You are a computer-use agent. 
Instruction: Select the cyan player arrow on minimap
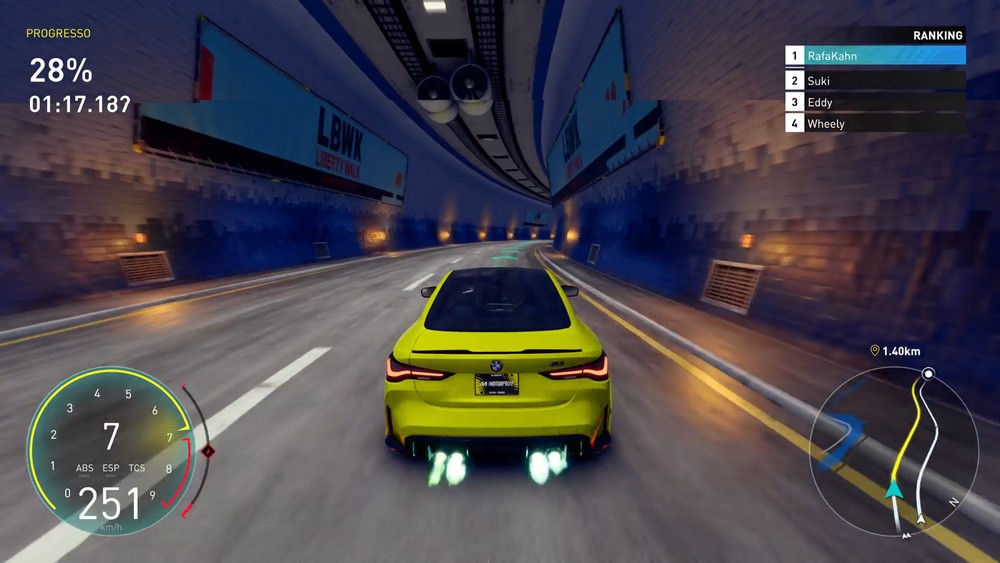coord(892,489)
